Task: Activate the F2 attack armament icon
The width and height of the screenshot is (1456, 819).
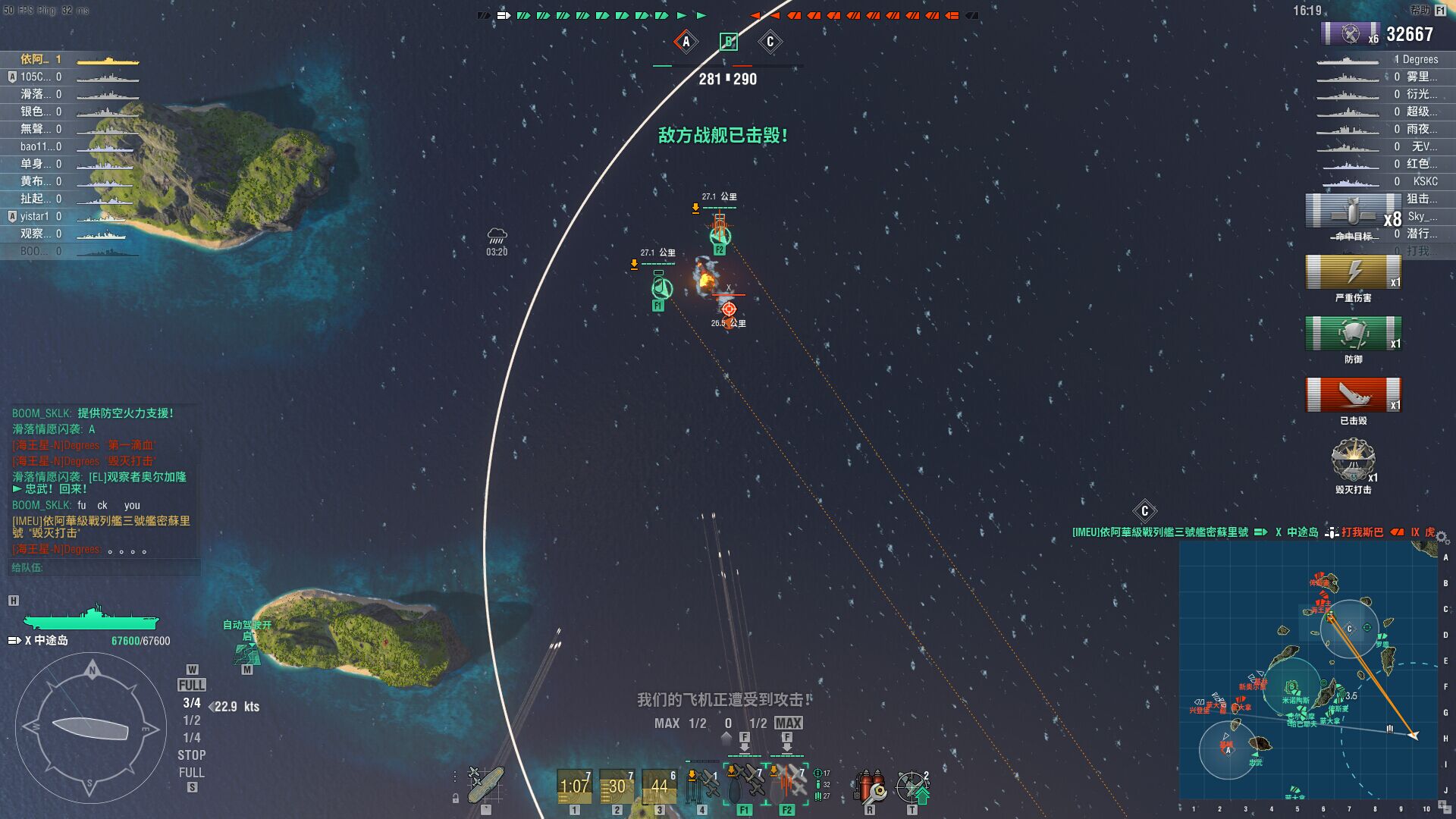Action: click(787, 786)
